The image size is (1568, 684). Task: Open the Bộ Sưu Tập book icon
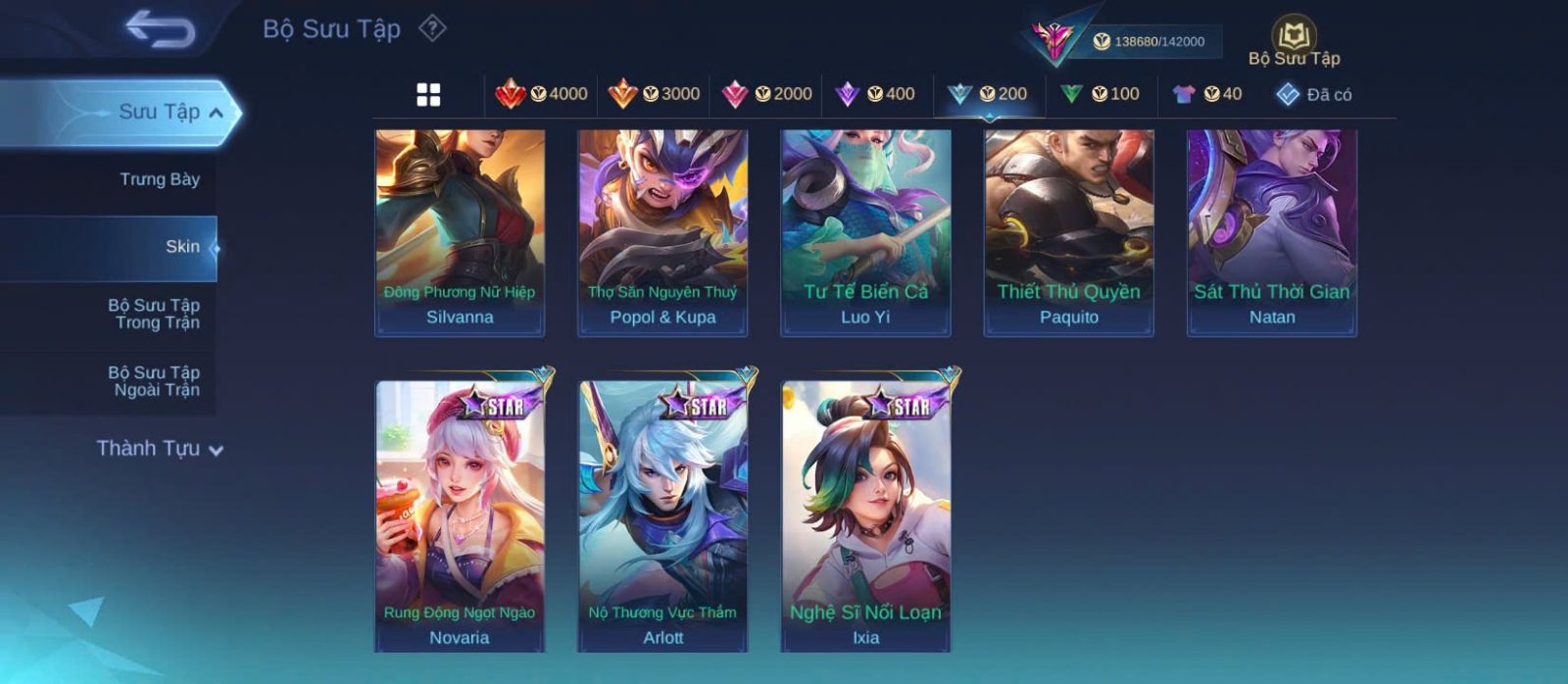[x=1294, y=39]
